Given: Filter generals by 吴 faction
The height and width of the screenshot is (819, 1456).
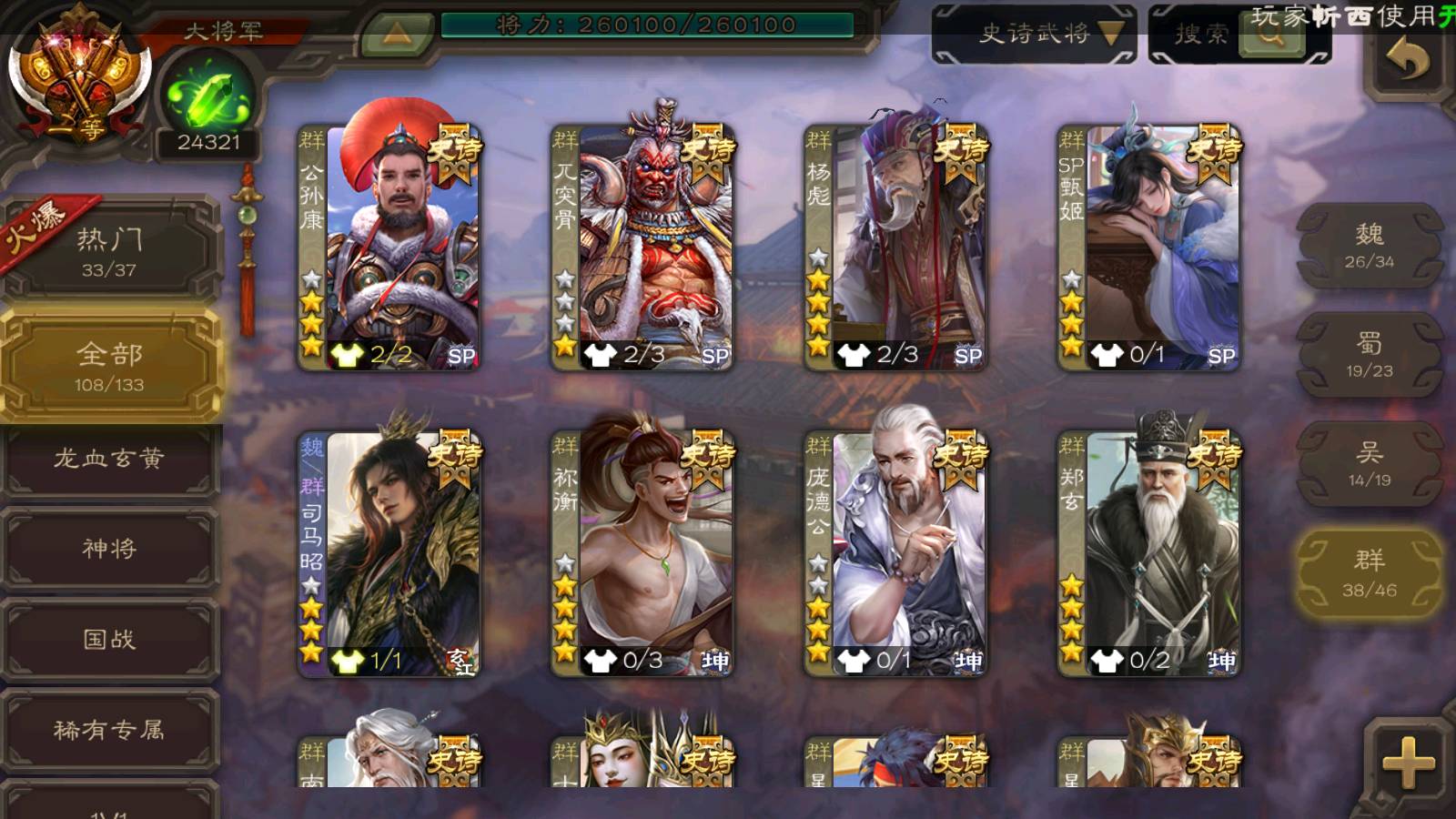Looking at the screenshot, I should tap(1369, 464).
